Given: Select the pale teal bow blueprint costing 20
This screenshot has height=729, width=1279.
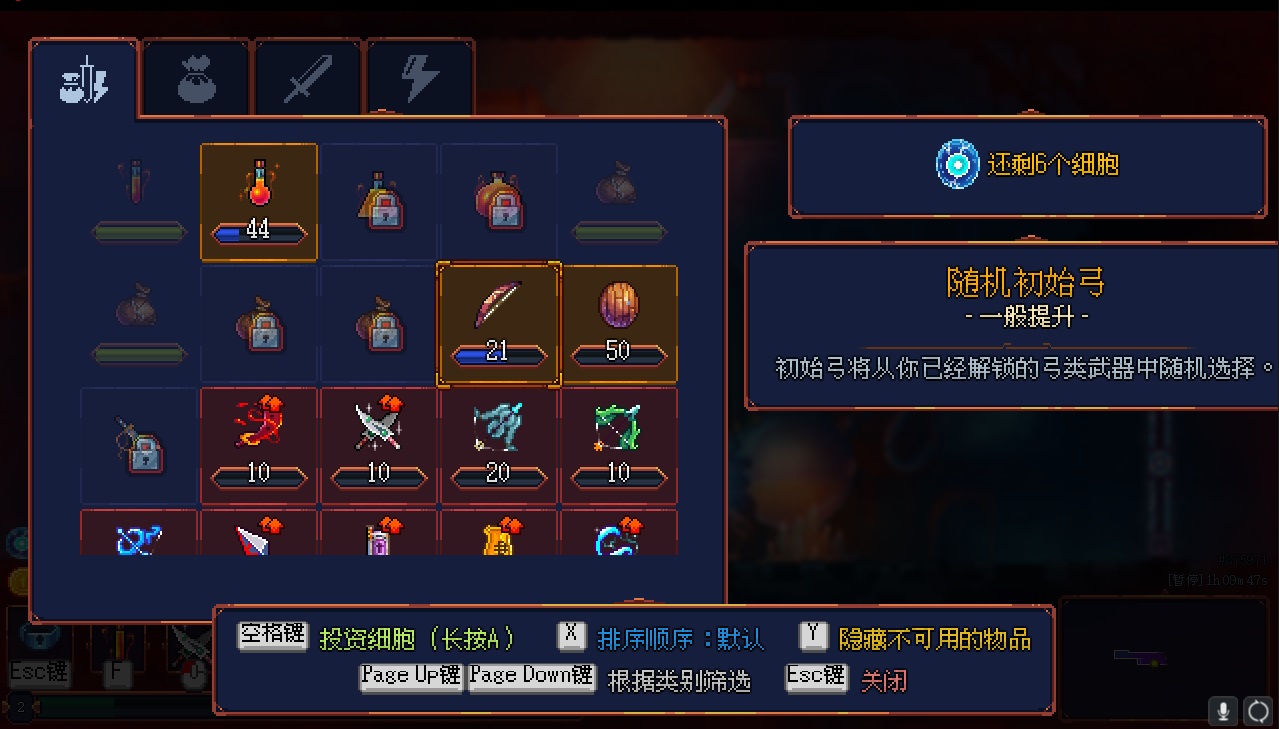Looking at the screenshot, I should (498, 445).
